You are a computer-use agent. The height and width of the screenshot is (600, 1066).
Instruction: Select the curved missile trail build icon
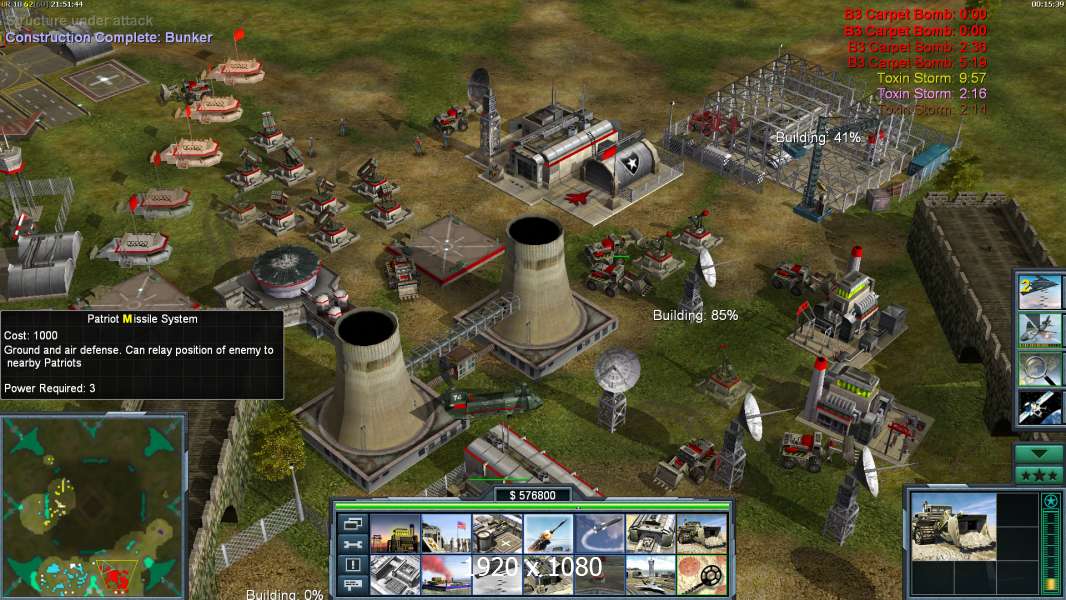coord(599,533)
